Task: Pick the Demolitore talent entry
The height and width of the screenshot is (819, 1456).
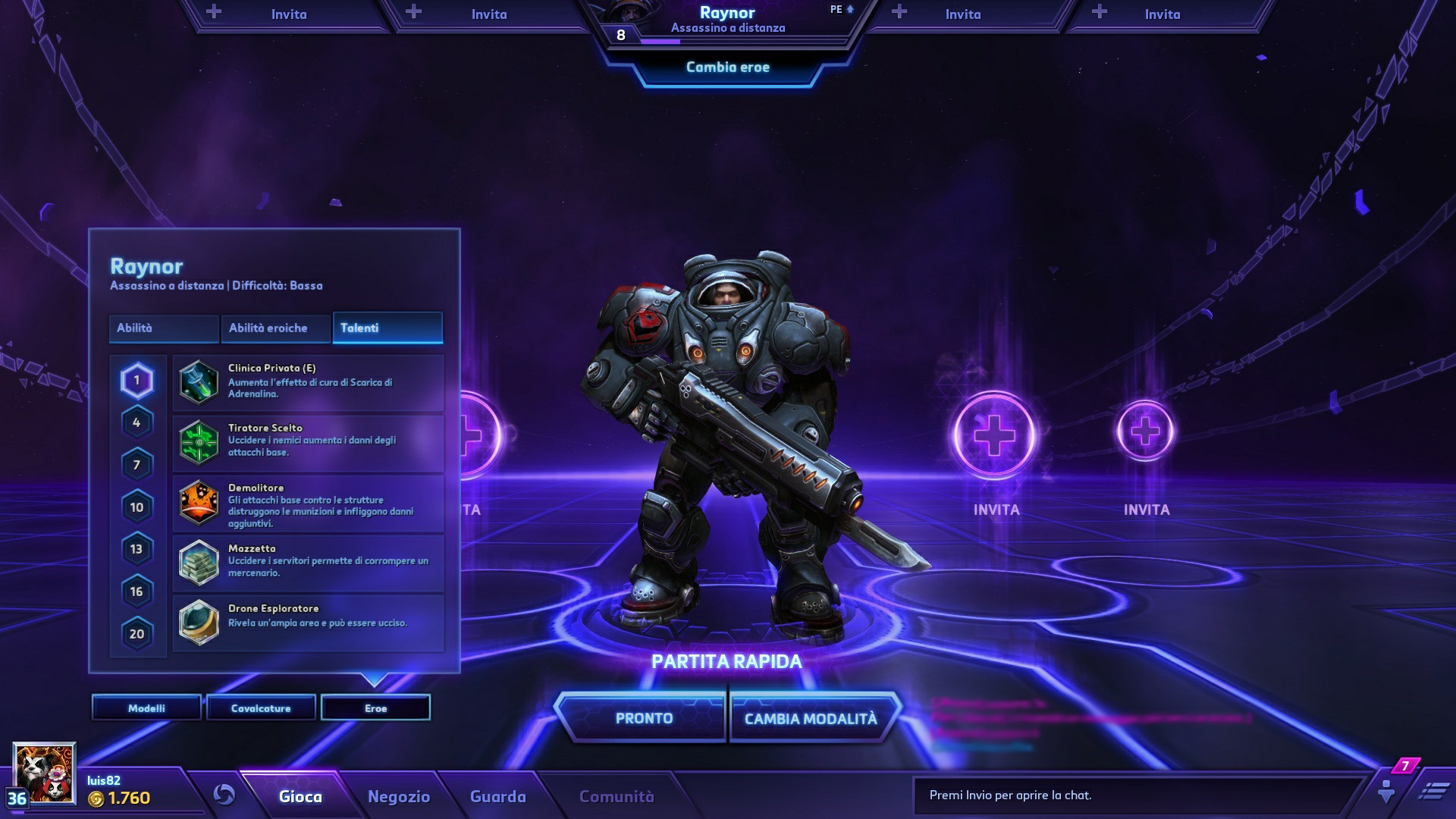Action: (x=308, y=504)
